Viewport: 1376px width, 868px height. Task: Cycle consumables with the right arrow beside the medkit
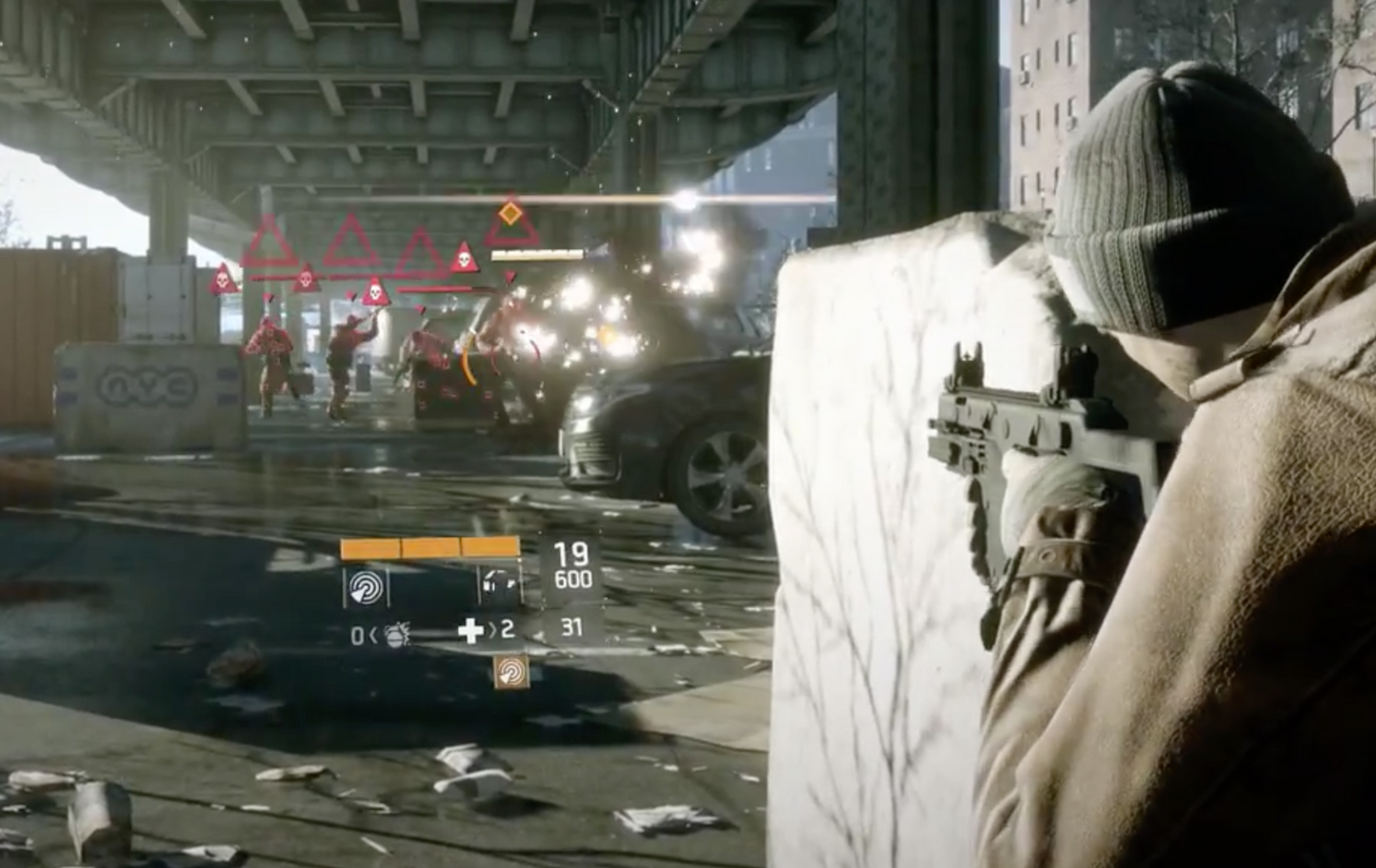pyautogui.click(x=494, y=631)
